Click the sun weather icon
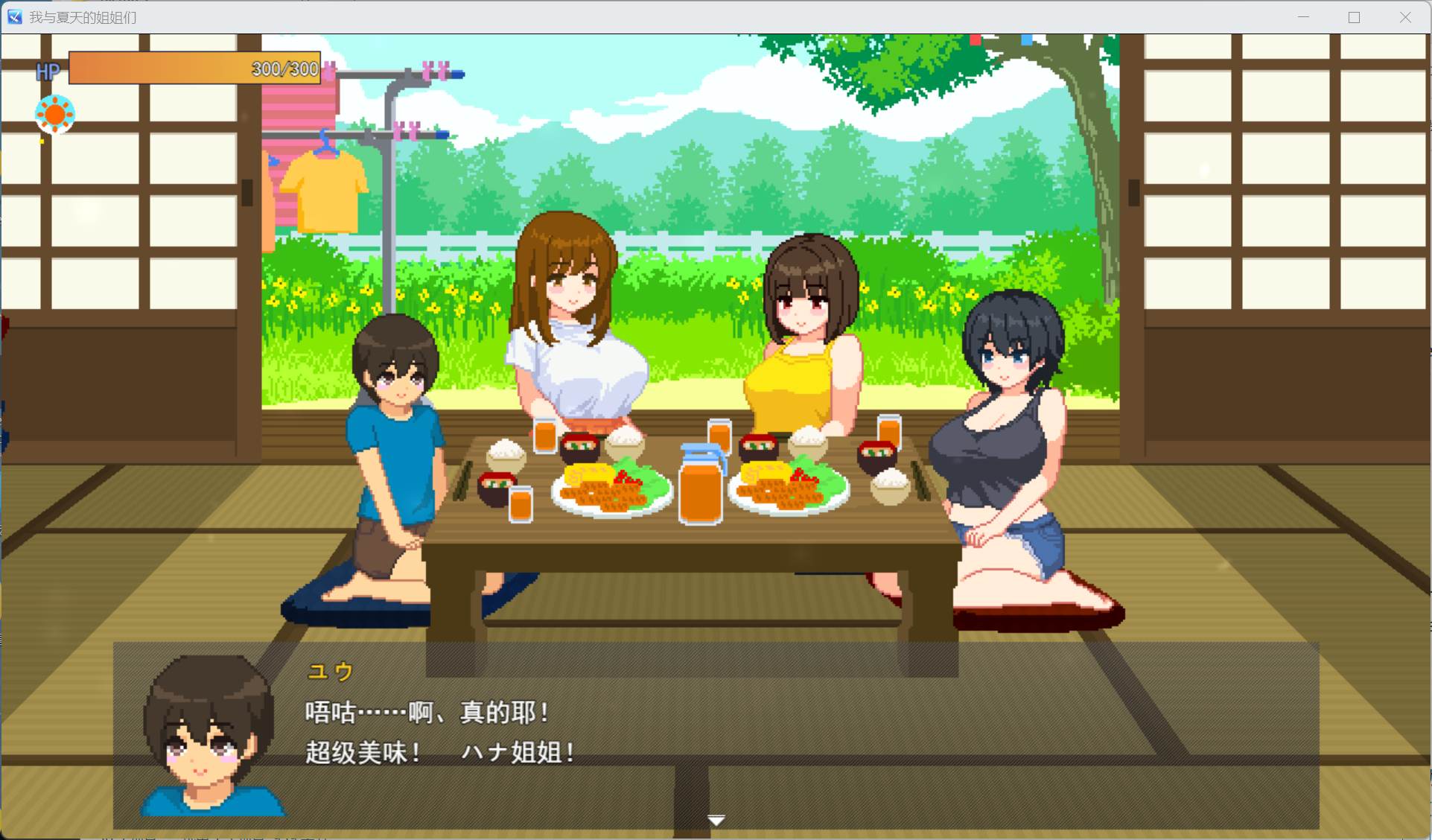Screen dimensions: 1432x840 click(54, 114)
